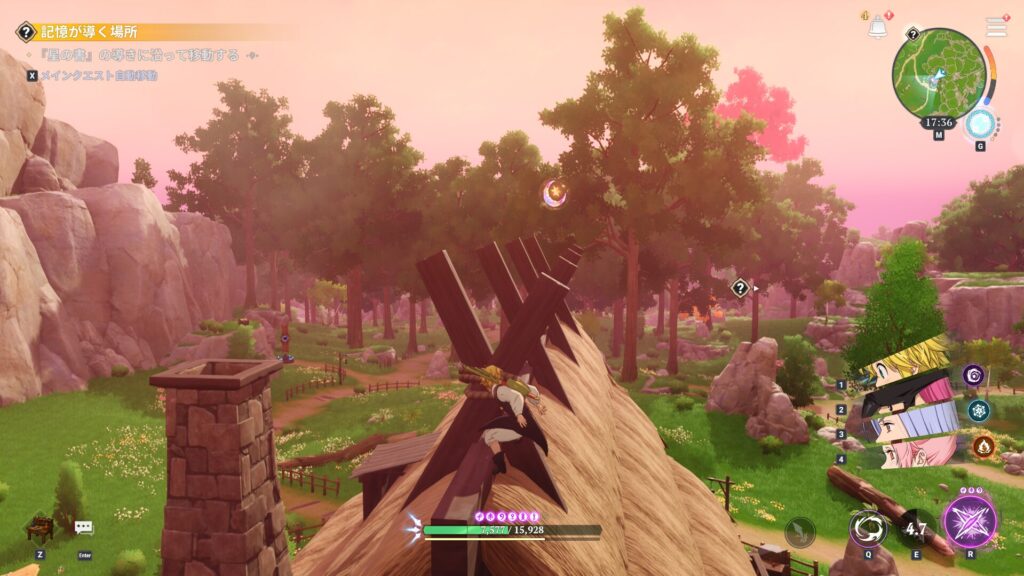Screen dimensions: 1024x576
Task: Click the greyed-out feather skill icon
Action: click(x=800, y=532)
